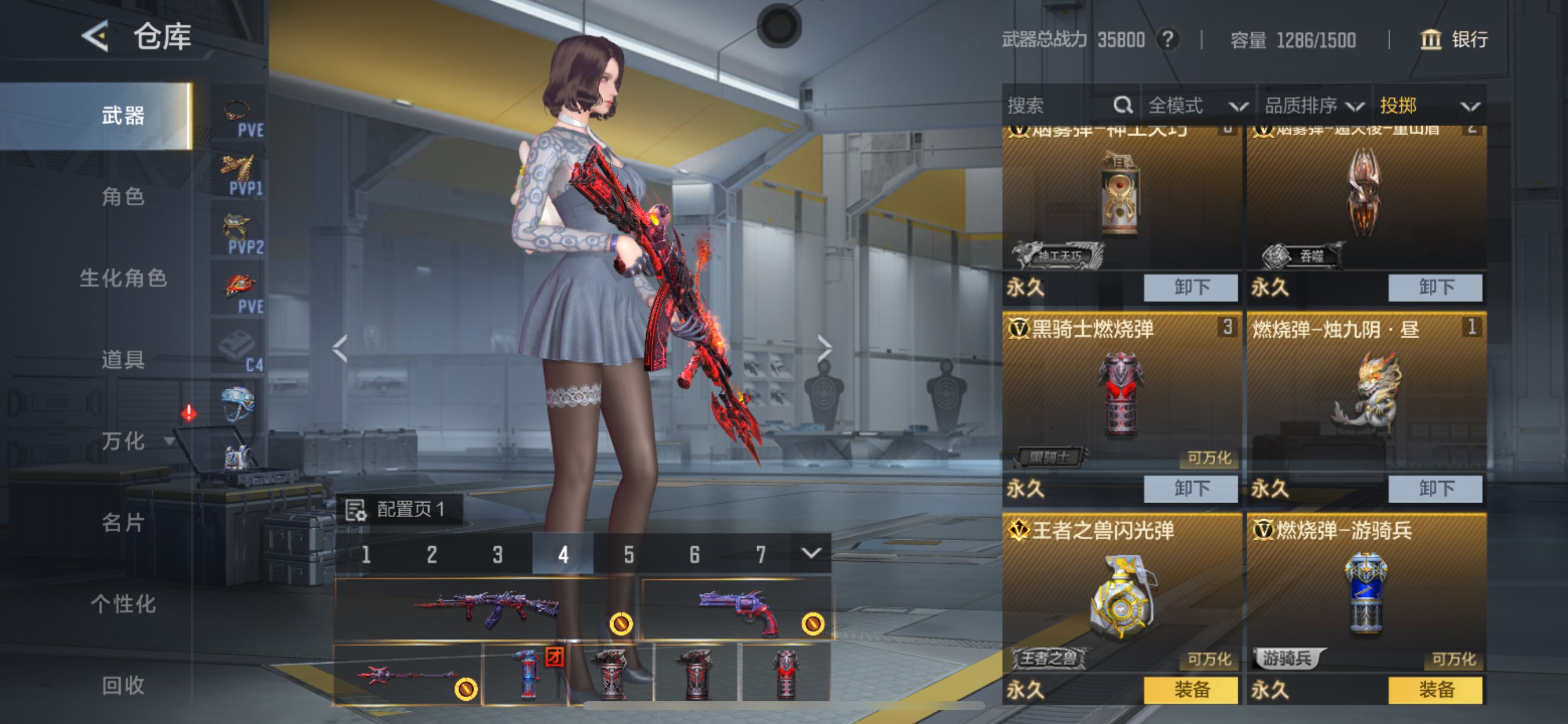This screenshot has width=1568, height=724.
Task: Show help for 武器总战力 question mark
Action: pos(1167,40)
